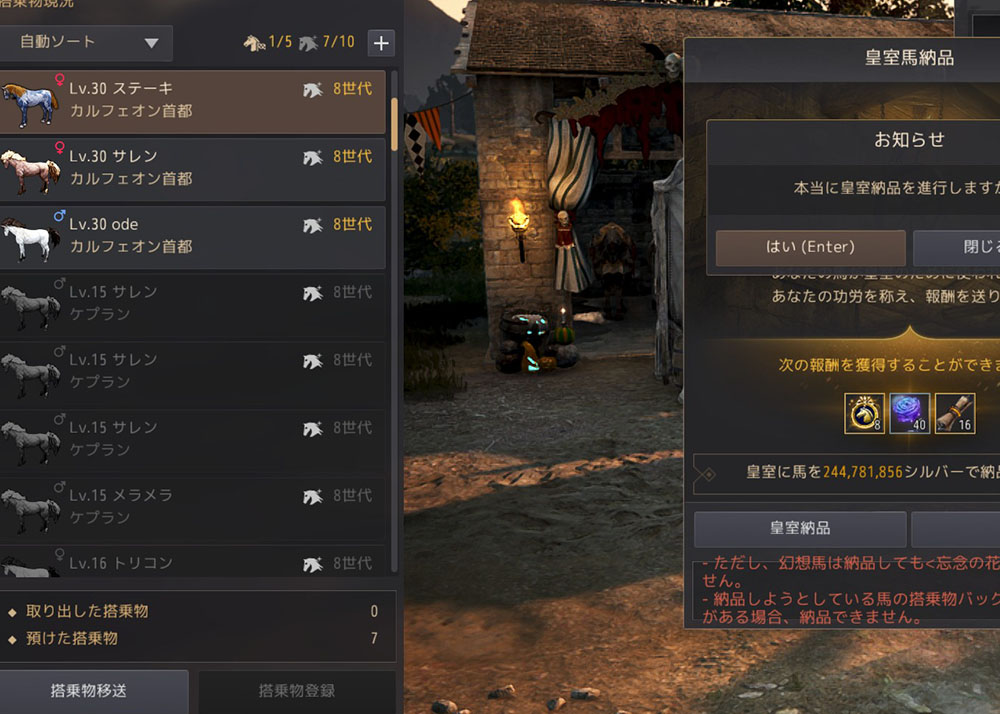Inspect the scroll reward icon

tap(954, 413)
